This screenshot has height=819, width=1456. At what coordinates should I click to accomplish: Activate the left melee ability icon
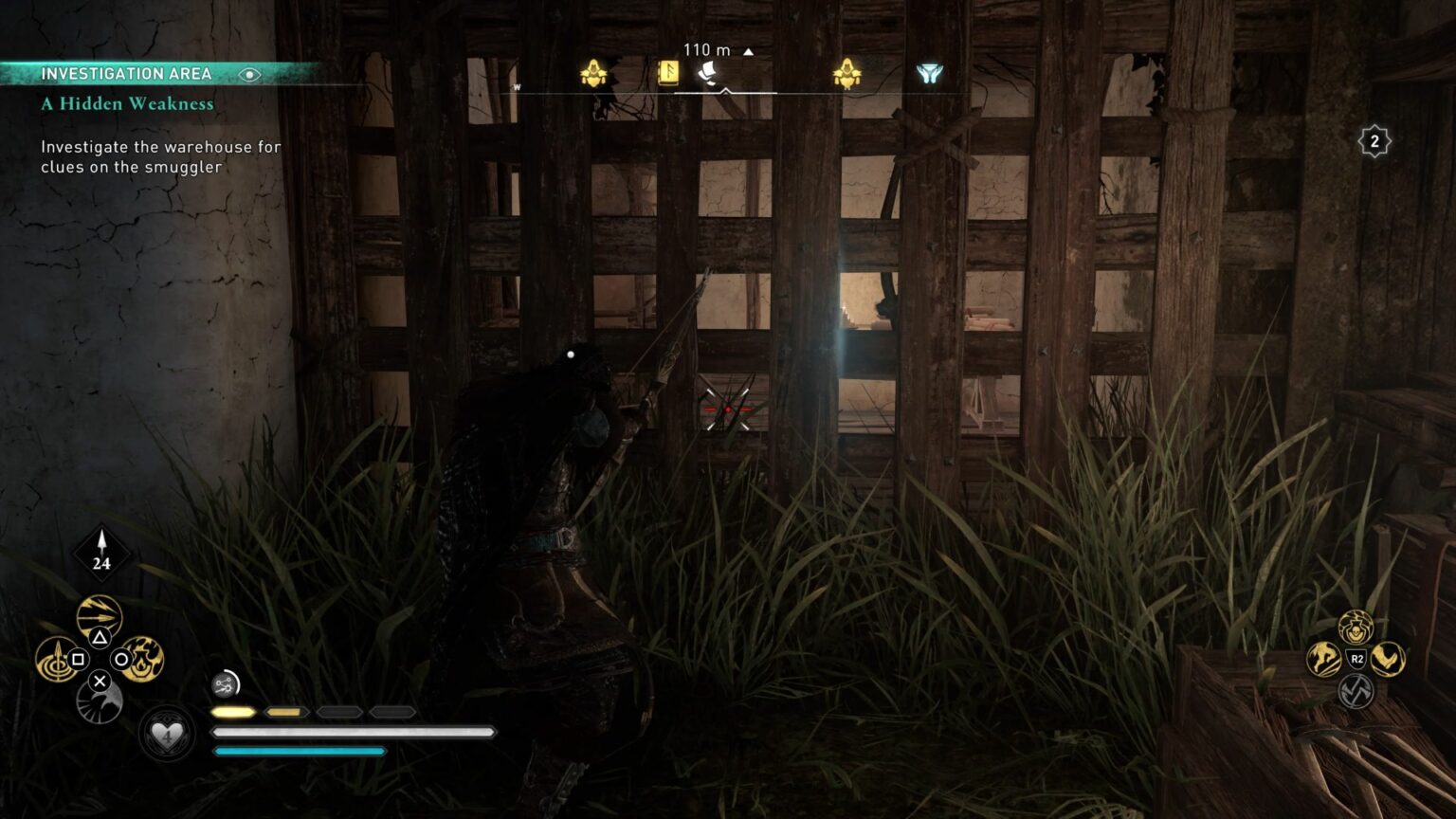pyautogui.click(x=1324, y=659)
